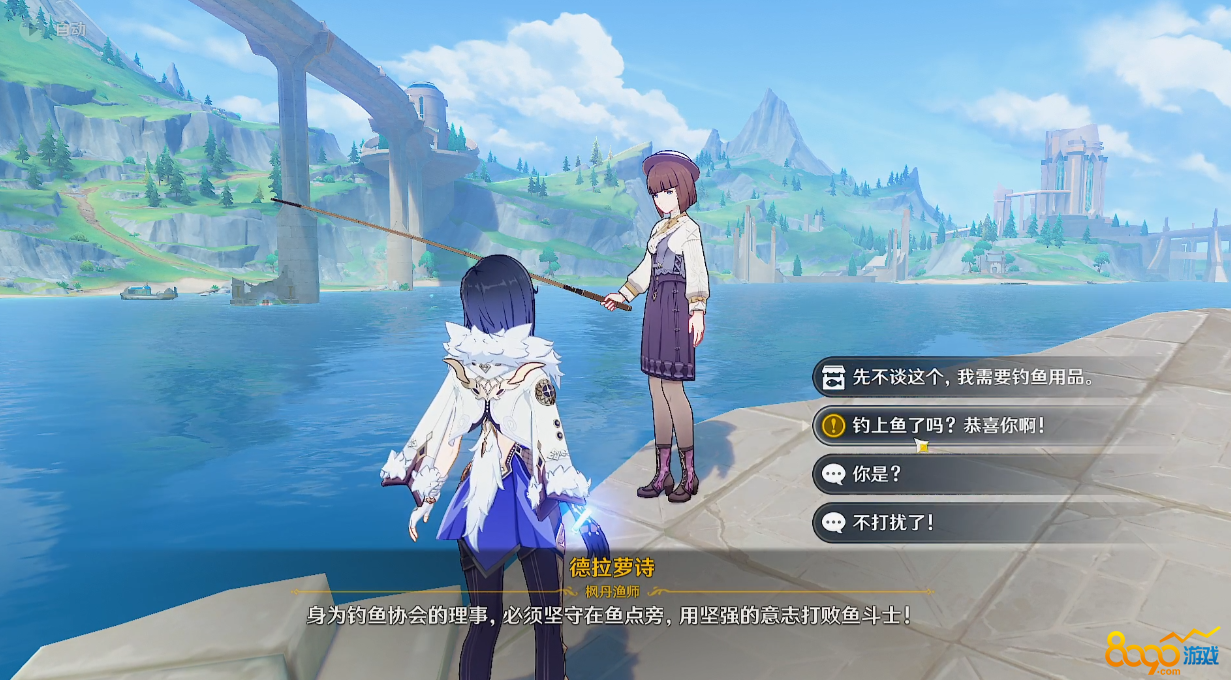Select "钓上鱼了吗？恭喜你啊！" quest reply
This screenshot has width=1231, height=680.
pyautogui.click(x=948, y=426)
